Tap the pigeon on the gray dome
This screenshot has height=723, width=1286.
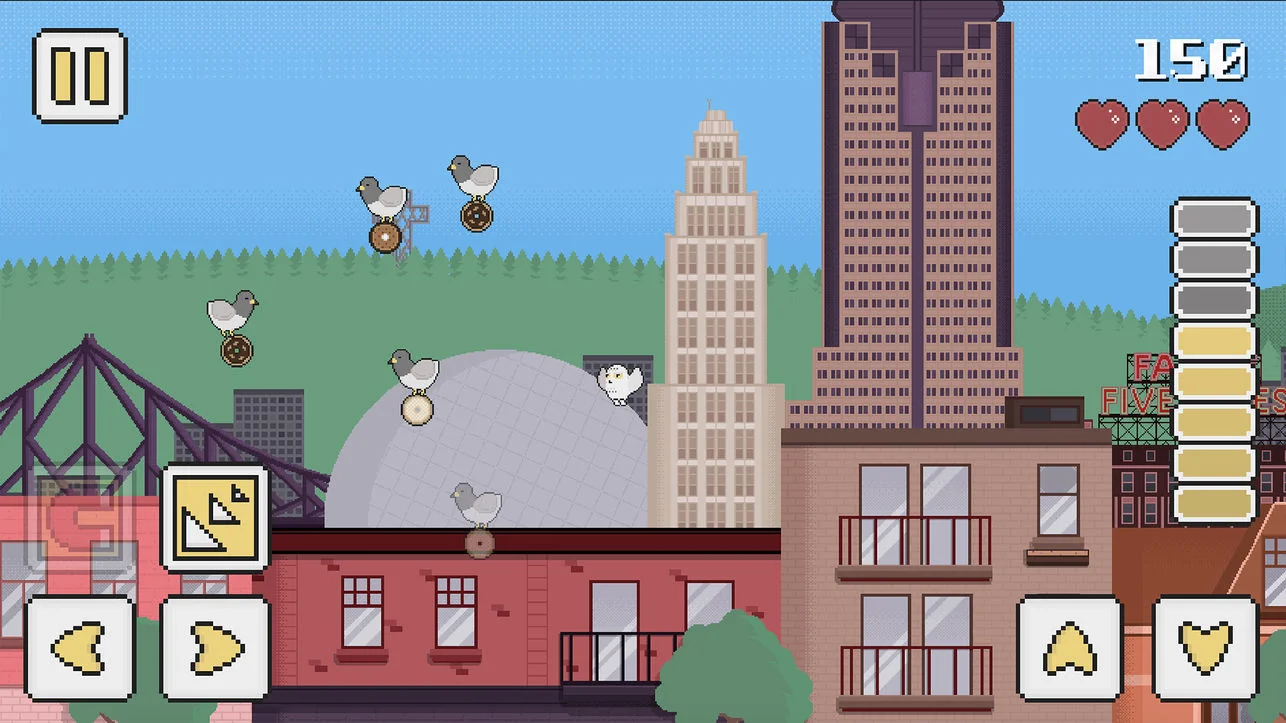[x=414, y=370]
